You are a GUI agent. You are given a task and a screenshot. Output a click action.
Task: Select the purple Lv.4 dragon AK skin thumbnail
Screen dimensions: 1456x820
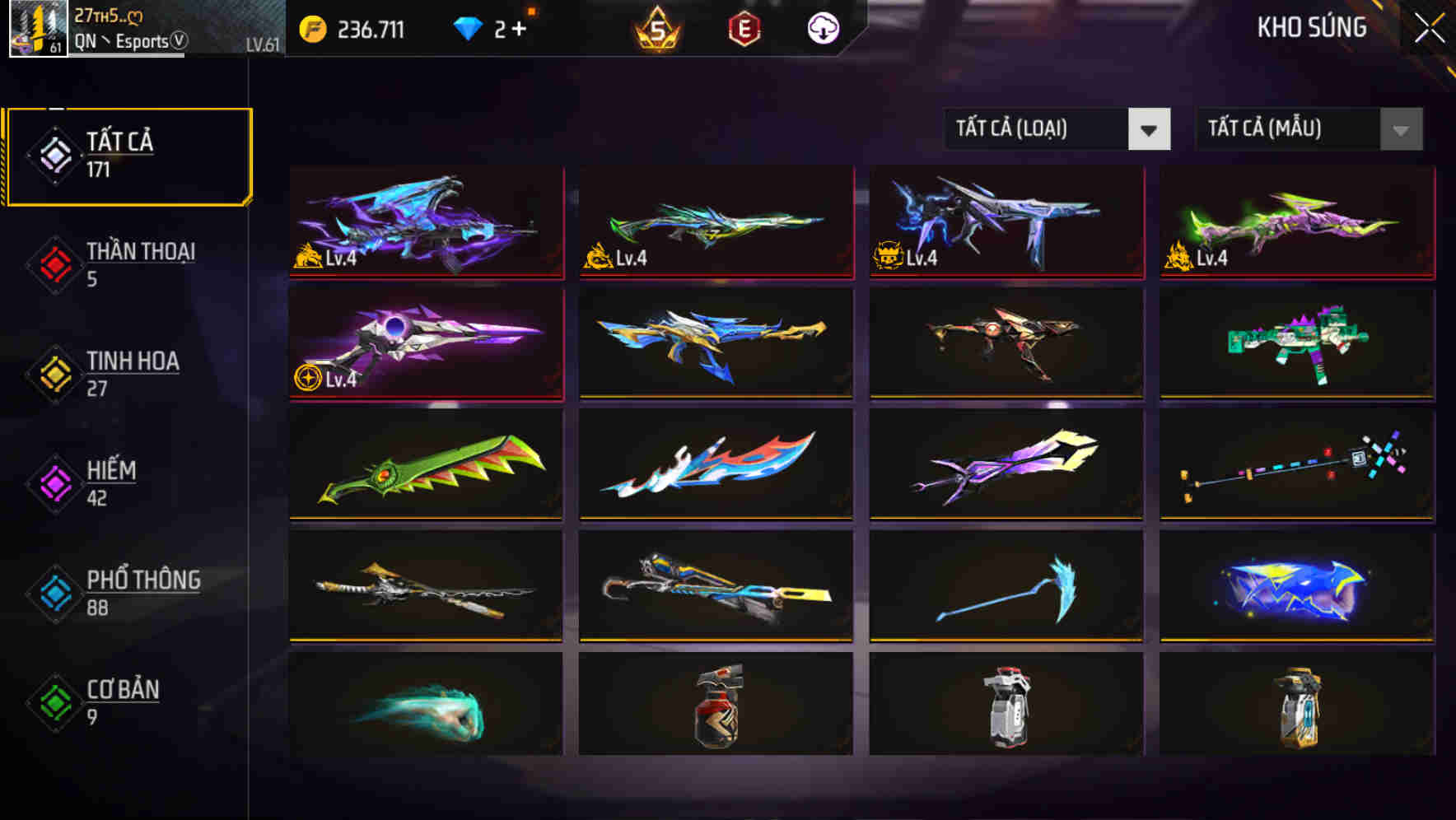coord(425,222)
